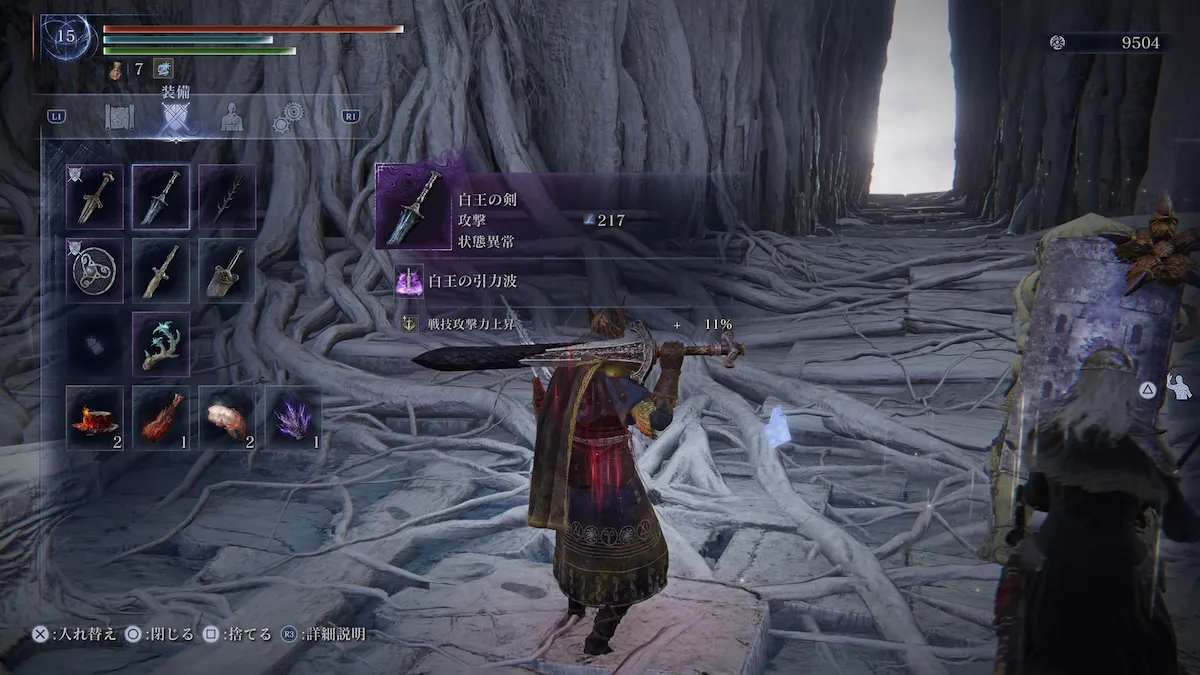Choose the thorny whip weapon slot
The height and width of the screenshot is (675, 1200).
pos(227,196)
